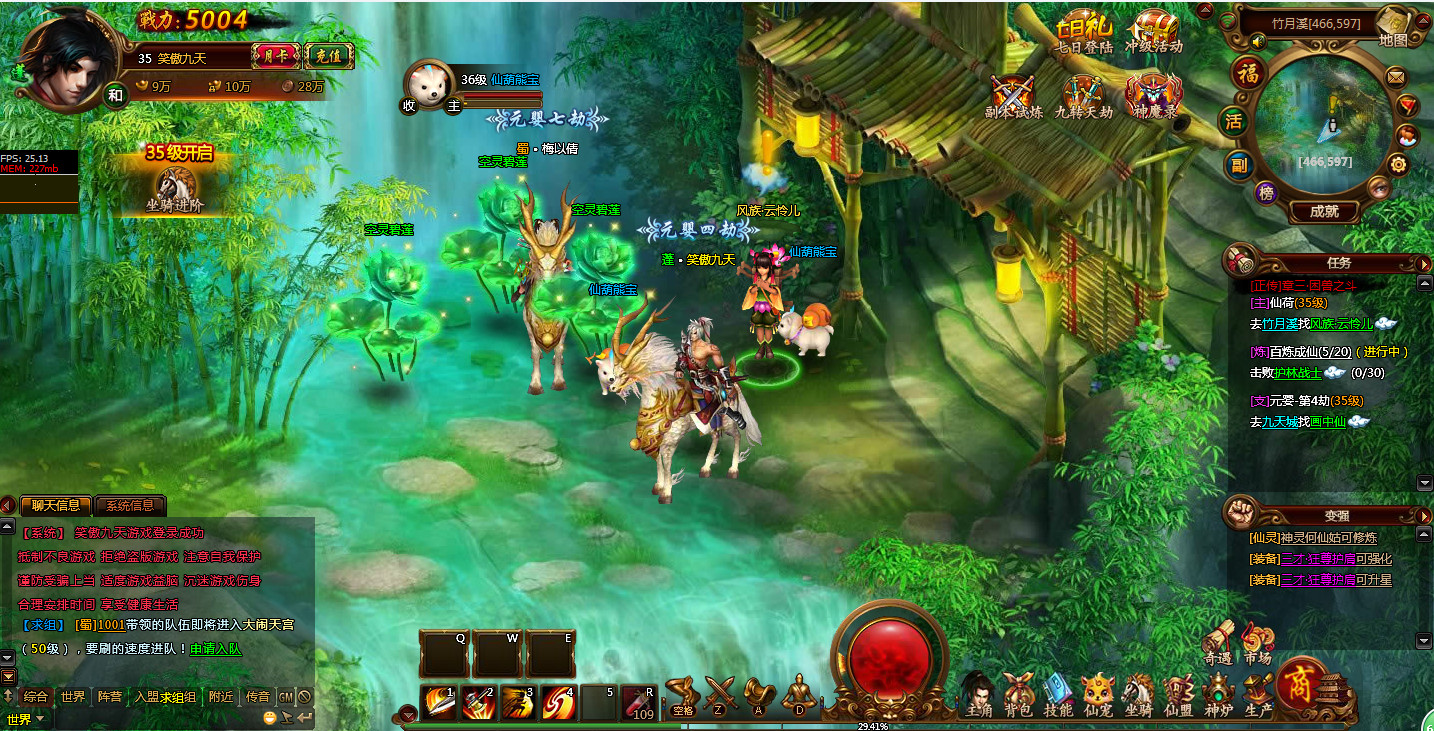Open the mail envelope icon by minimap
1434x731 pixels.
click(x=1395, y=77)
